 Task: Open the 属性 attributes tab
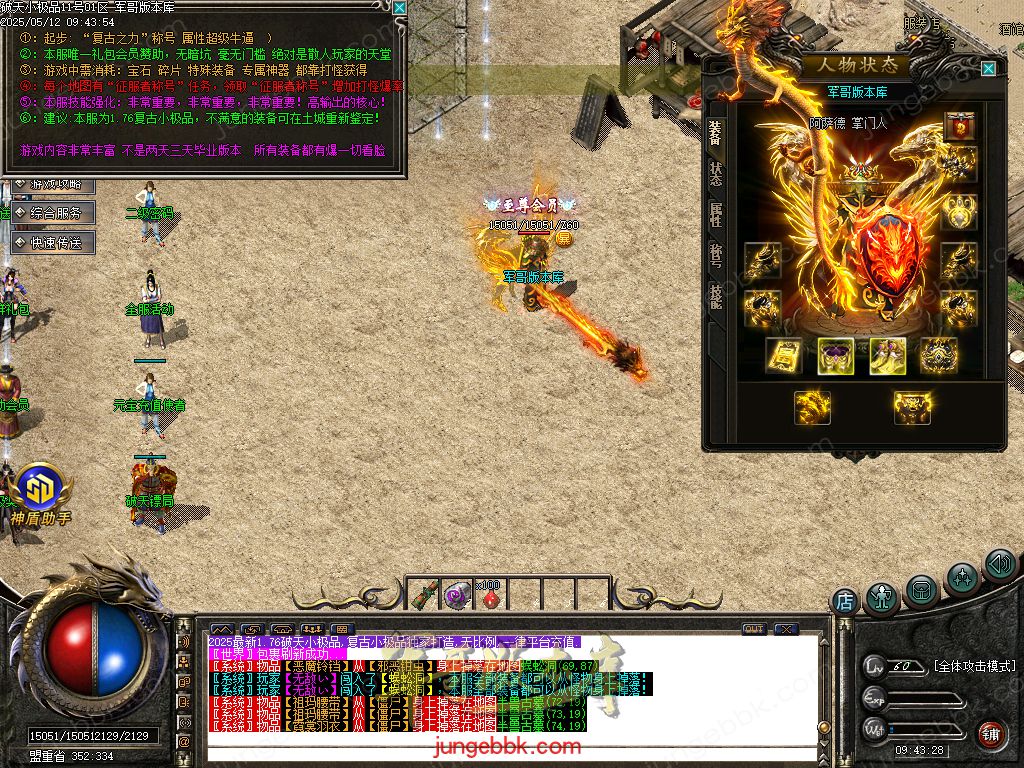(x=716, y=214)
